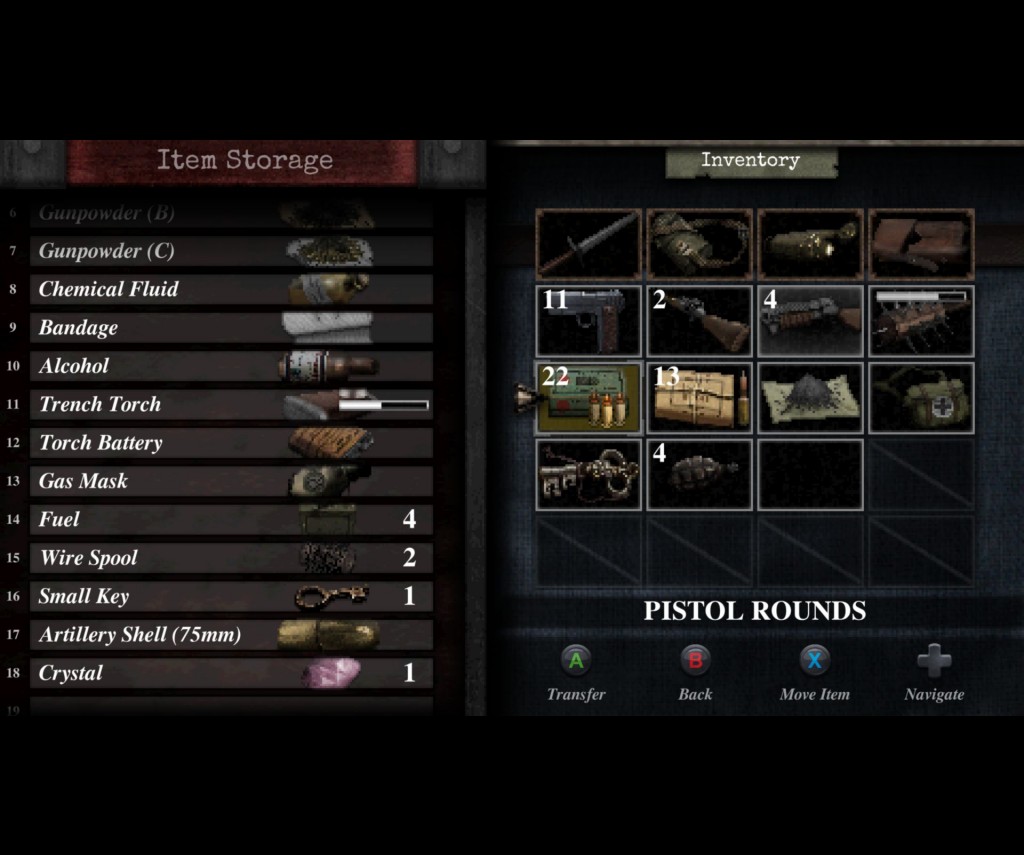The image size is (1024, 855).
Task: Choose Chemical Fluid in item storage
Action: click(x=230, y=290)
